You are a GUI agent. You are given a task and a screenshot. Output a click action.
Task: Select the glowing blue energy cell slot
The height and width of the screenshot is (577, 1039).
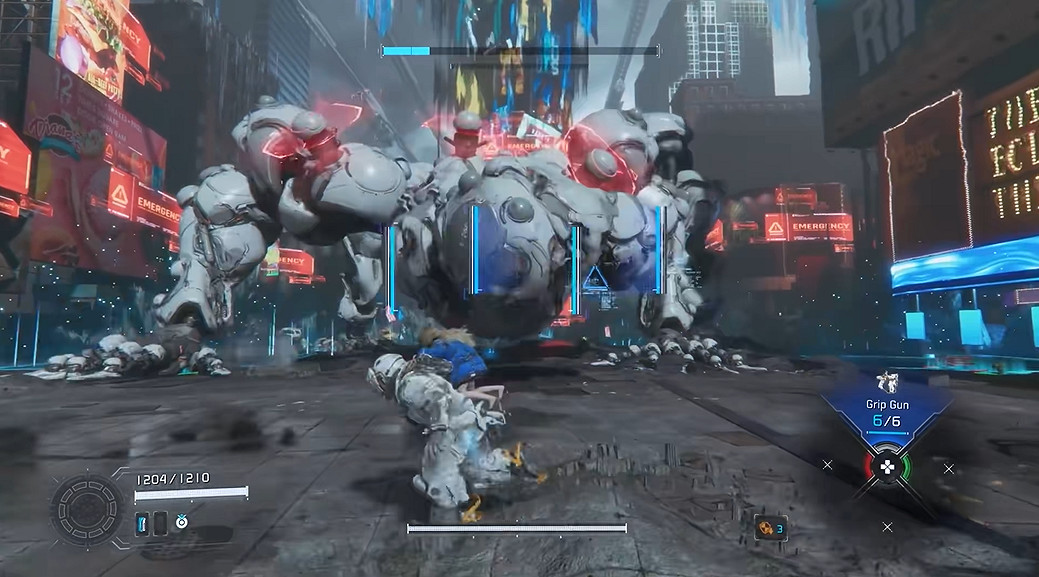[x=142, y=521]
